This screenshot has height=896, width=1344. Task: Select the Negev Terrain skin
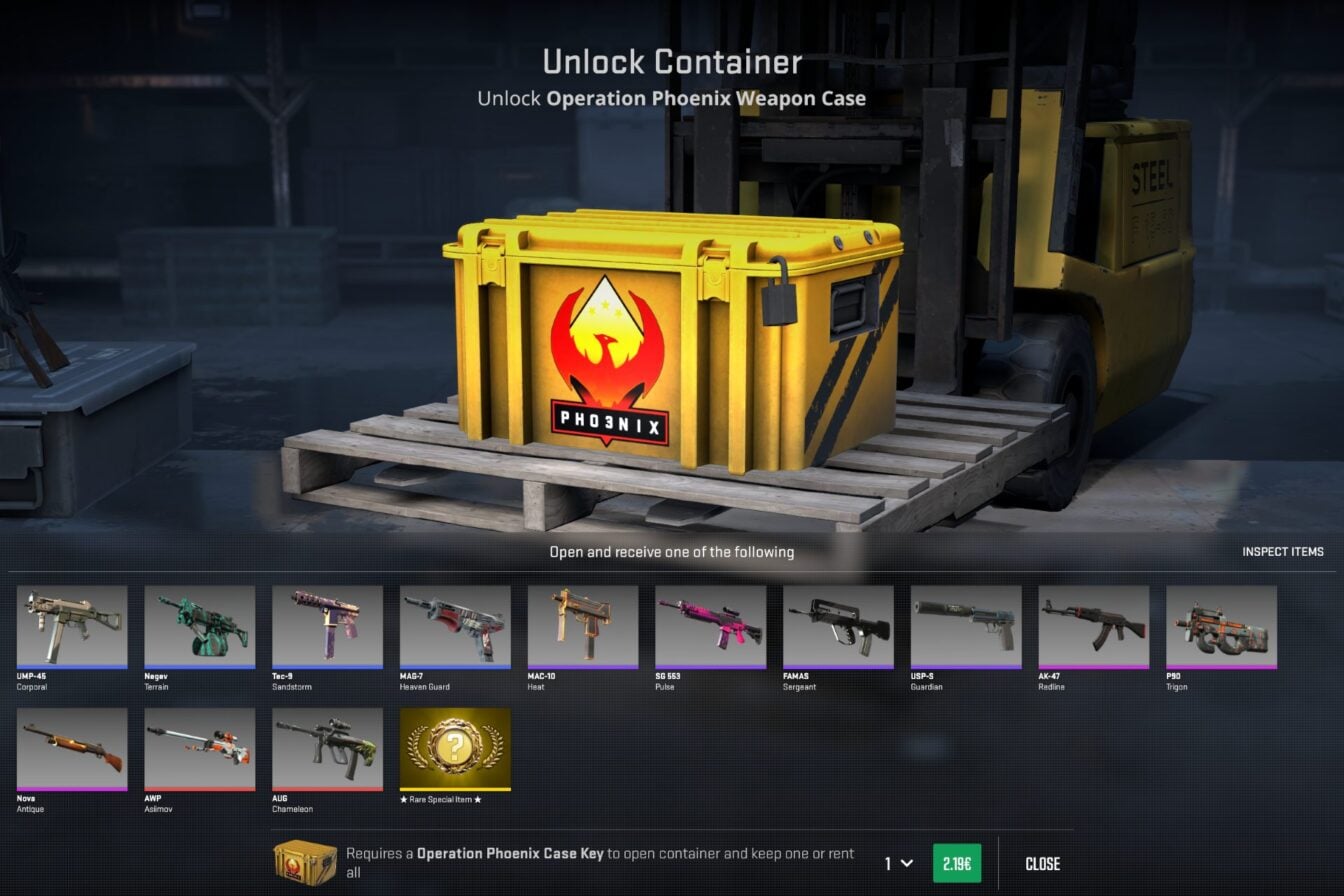(198, 628)
